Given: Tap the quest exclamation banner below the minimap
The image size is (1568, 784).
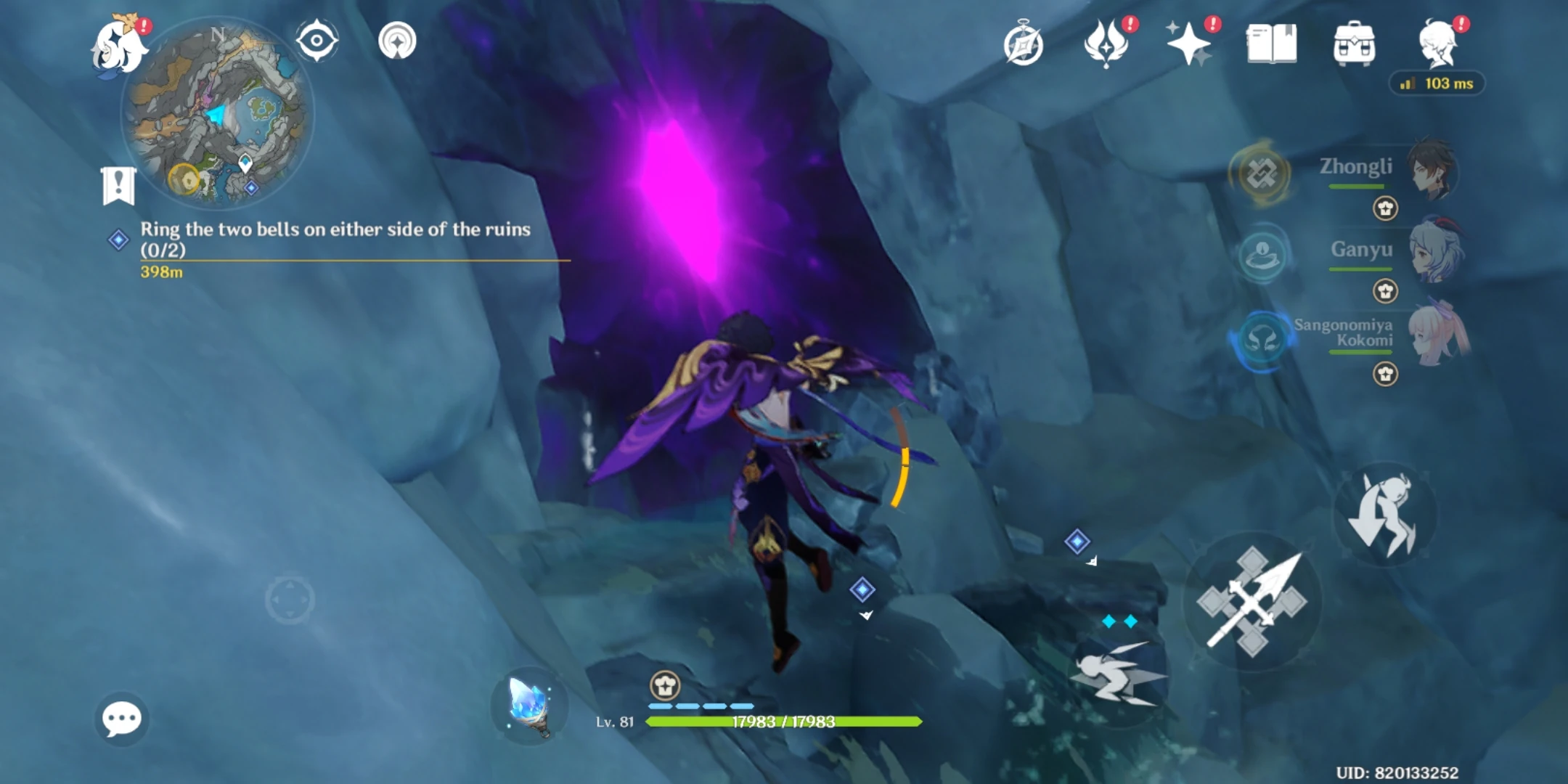Looking at the screenshot, I should coord(118,184).
